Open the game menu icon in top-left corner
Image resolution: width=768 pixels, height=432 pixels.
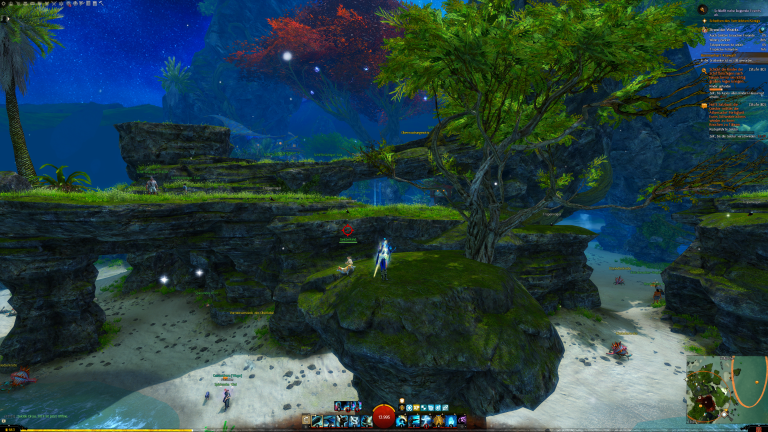pos(3,3)
